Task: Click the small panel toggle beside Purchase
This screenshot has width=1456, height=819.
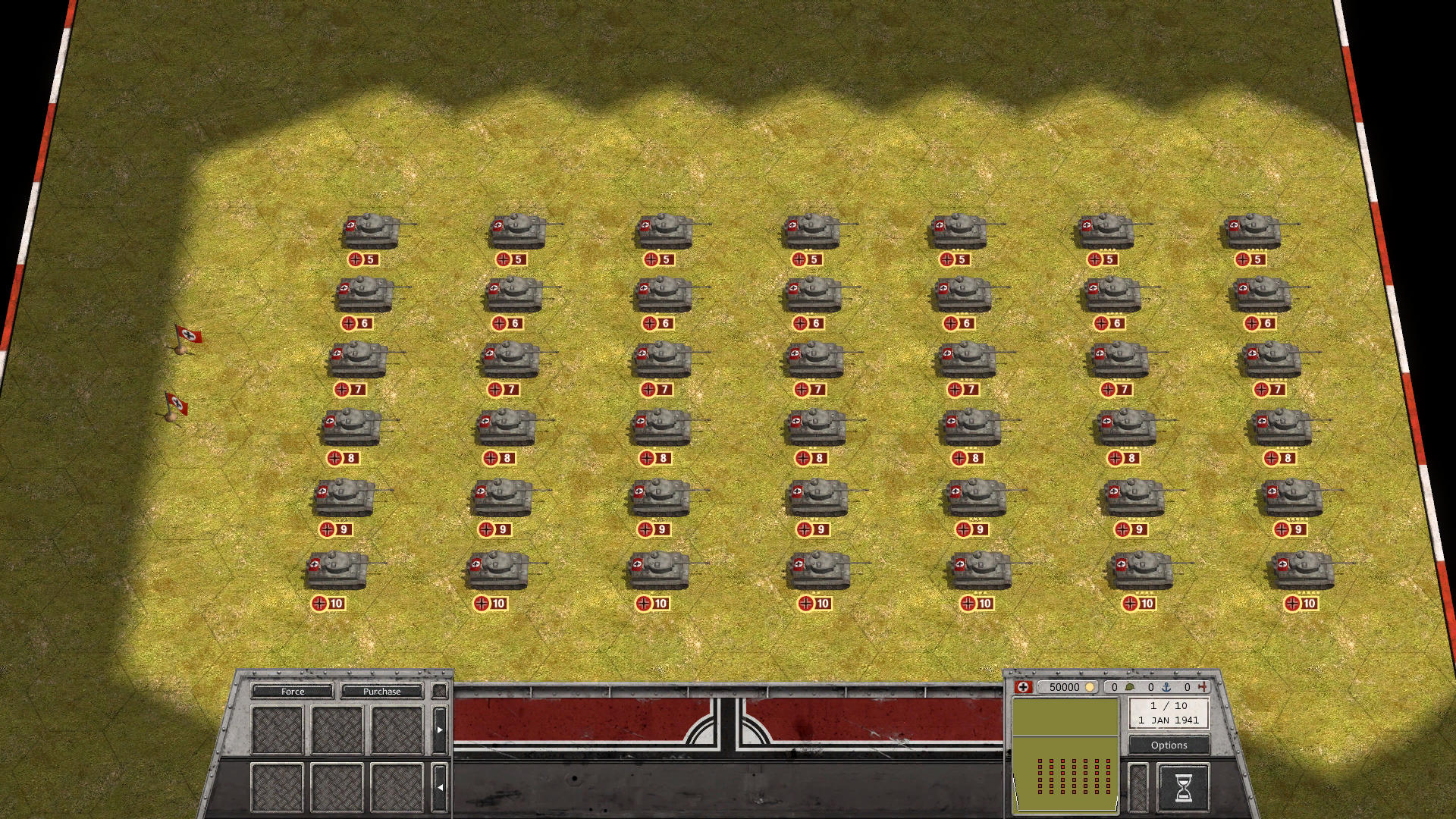Action: point(438,692)
